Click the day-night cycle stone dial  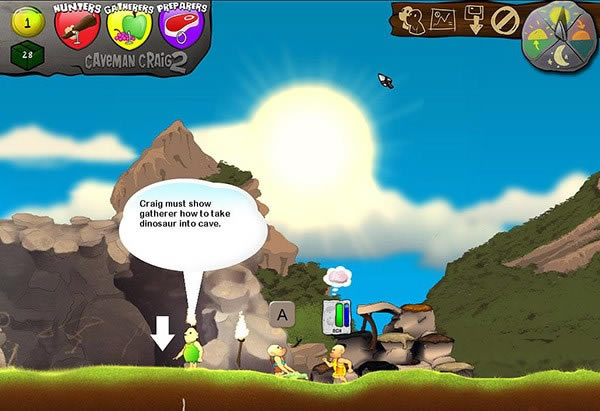(x=556, y=36)
